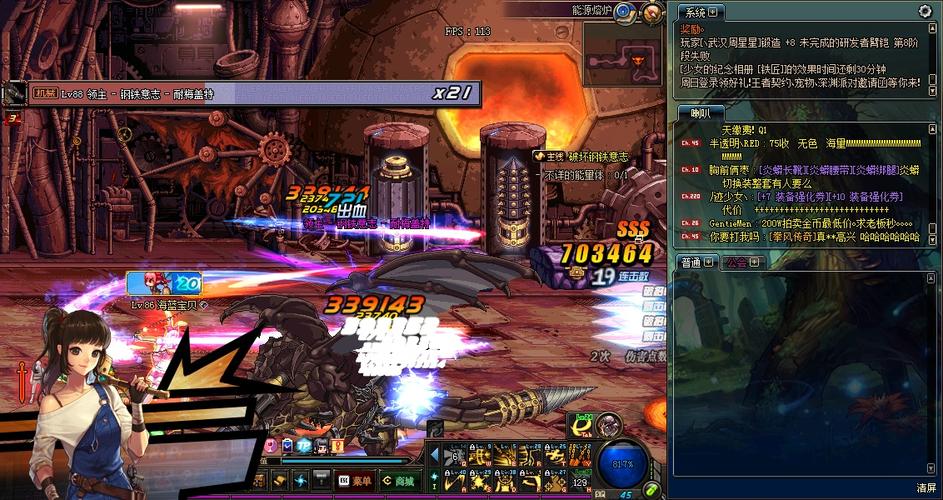Click the dungeon minimap
Viewport: 943px width, 500px height.
[625, 55]
